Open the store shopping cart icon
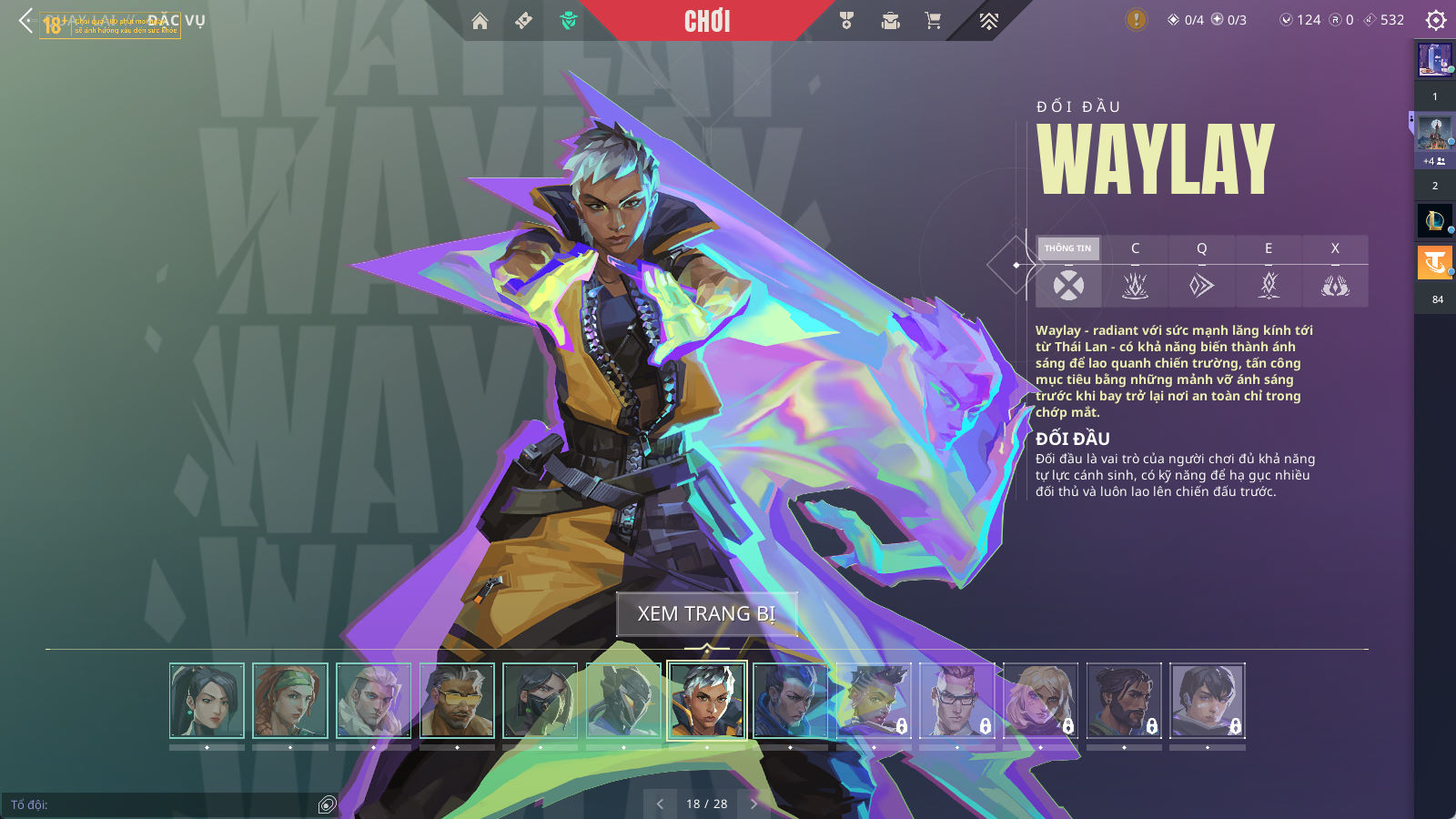Viewport: 1456px width, 819px height. coord(933,21)
